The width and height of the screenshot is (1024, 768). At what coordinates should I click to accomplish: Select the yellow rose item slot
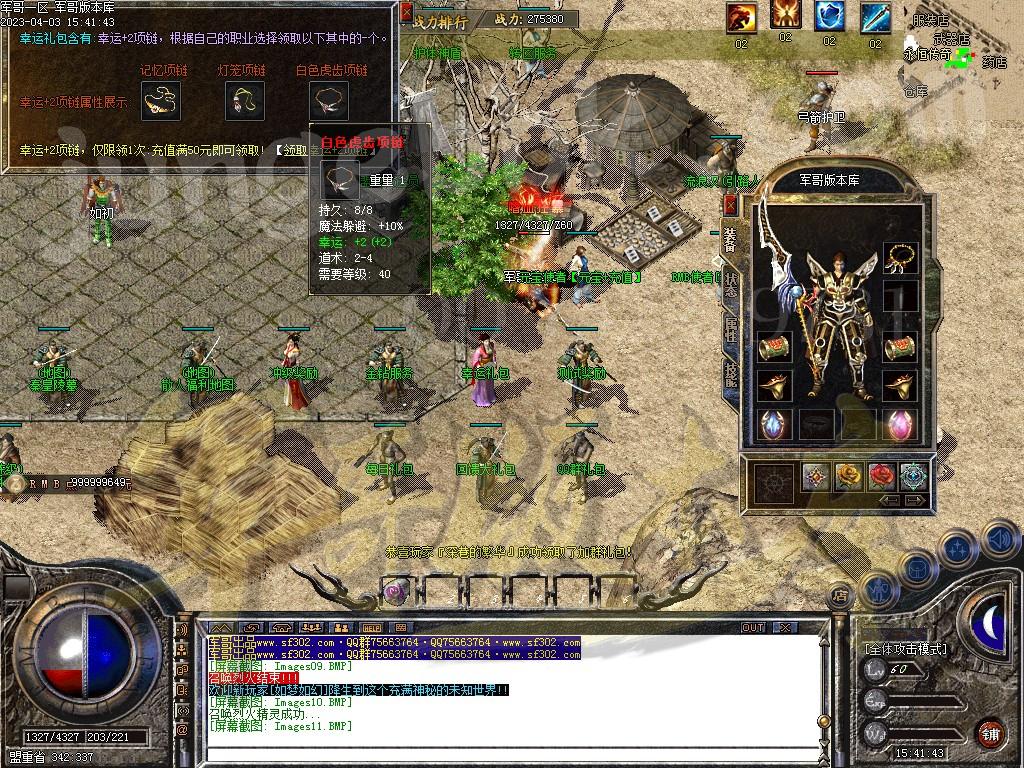(849, 477)
